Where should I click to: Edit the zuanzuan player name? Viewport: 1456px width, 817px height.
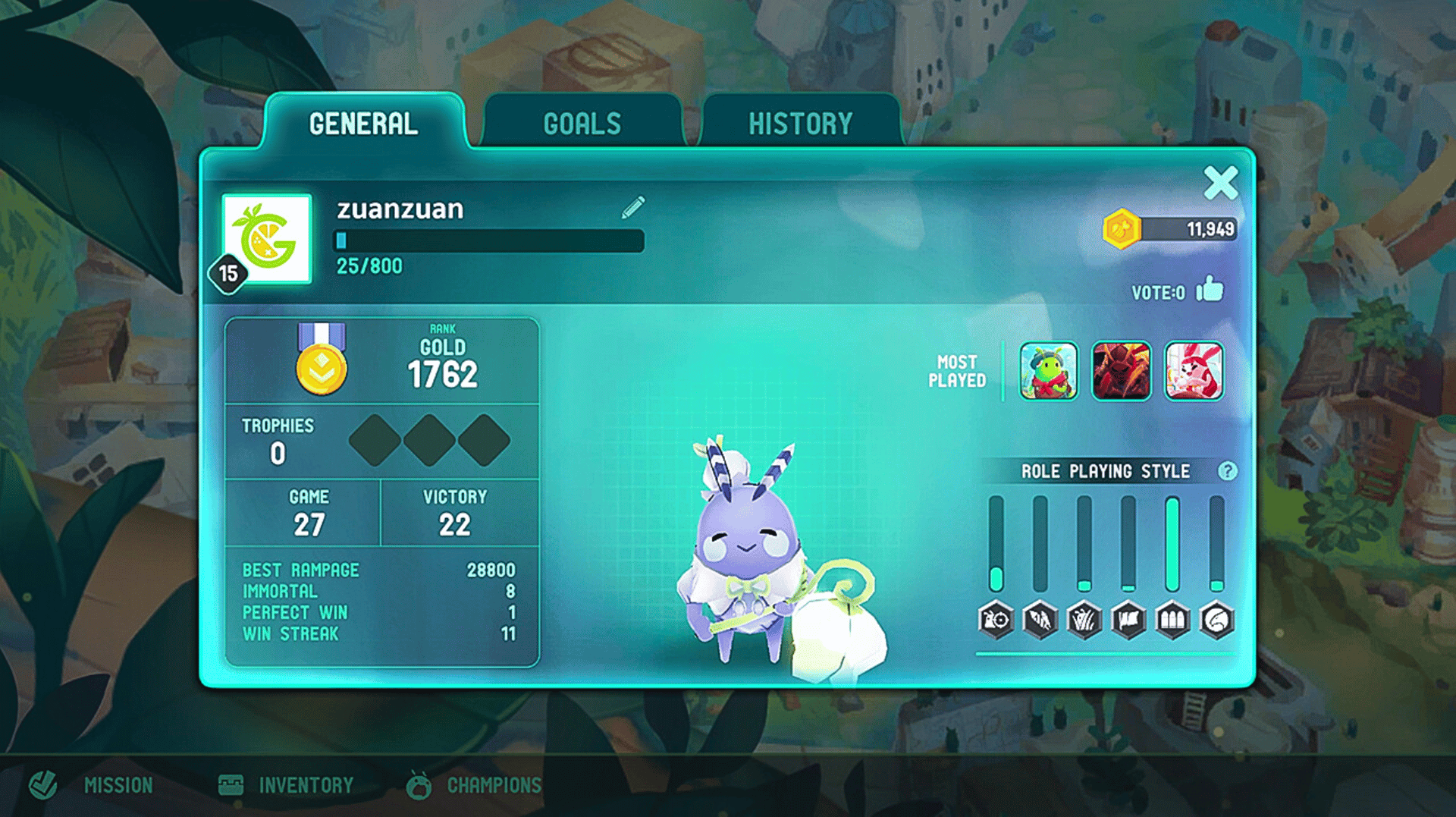pos(633,207)
